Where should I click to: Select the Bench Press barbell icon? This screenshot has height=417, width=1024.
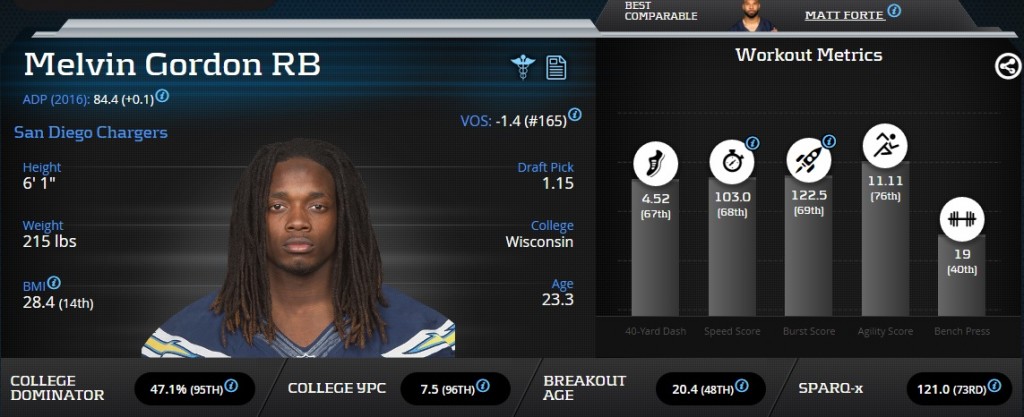(x=962, y=219)
